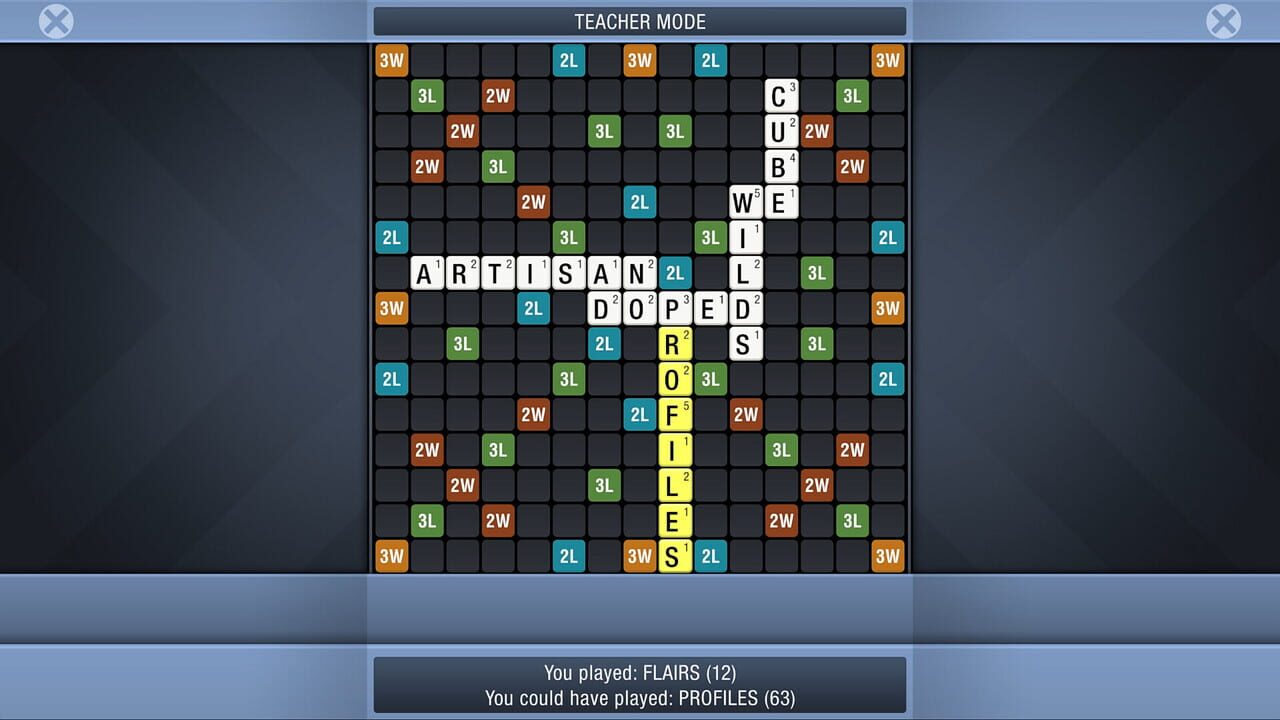This screenshot has height=720, width=1280.
Task: Click the P tile inside DOPED
Action: pyautogui.click(x=675, y=309)
